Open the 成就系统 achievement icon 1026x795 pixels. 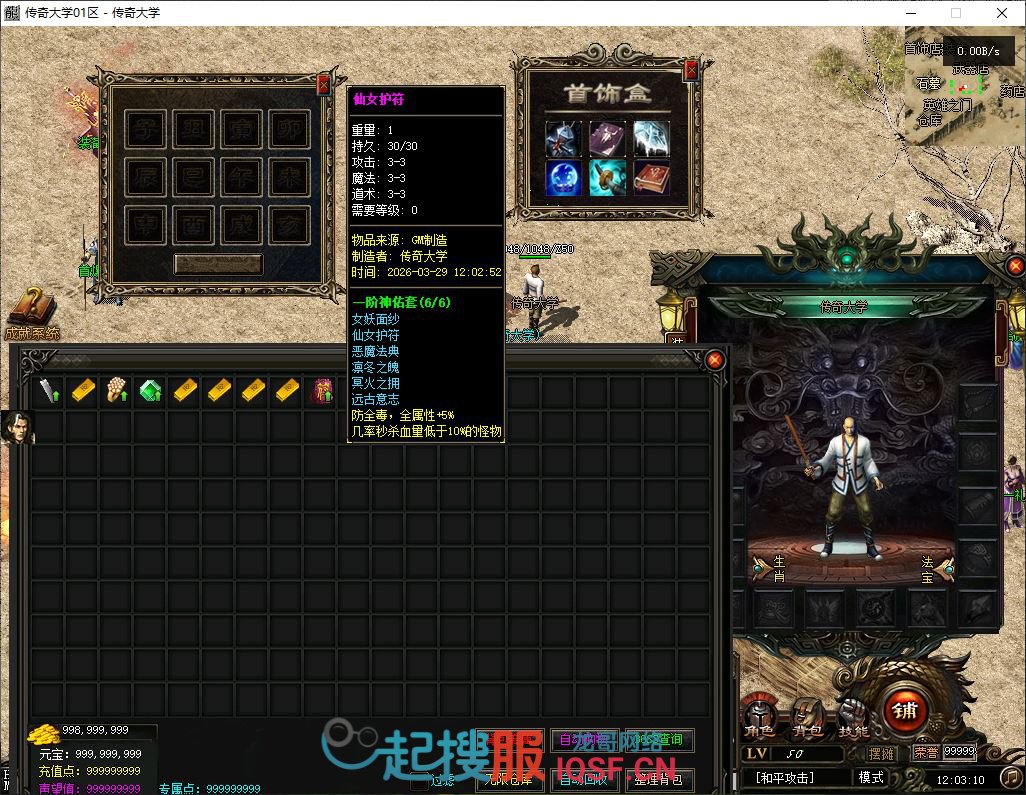32,308
